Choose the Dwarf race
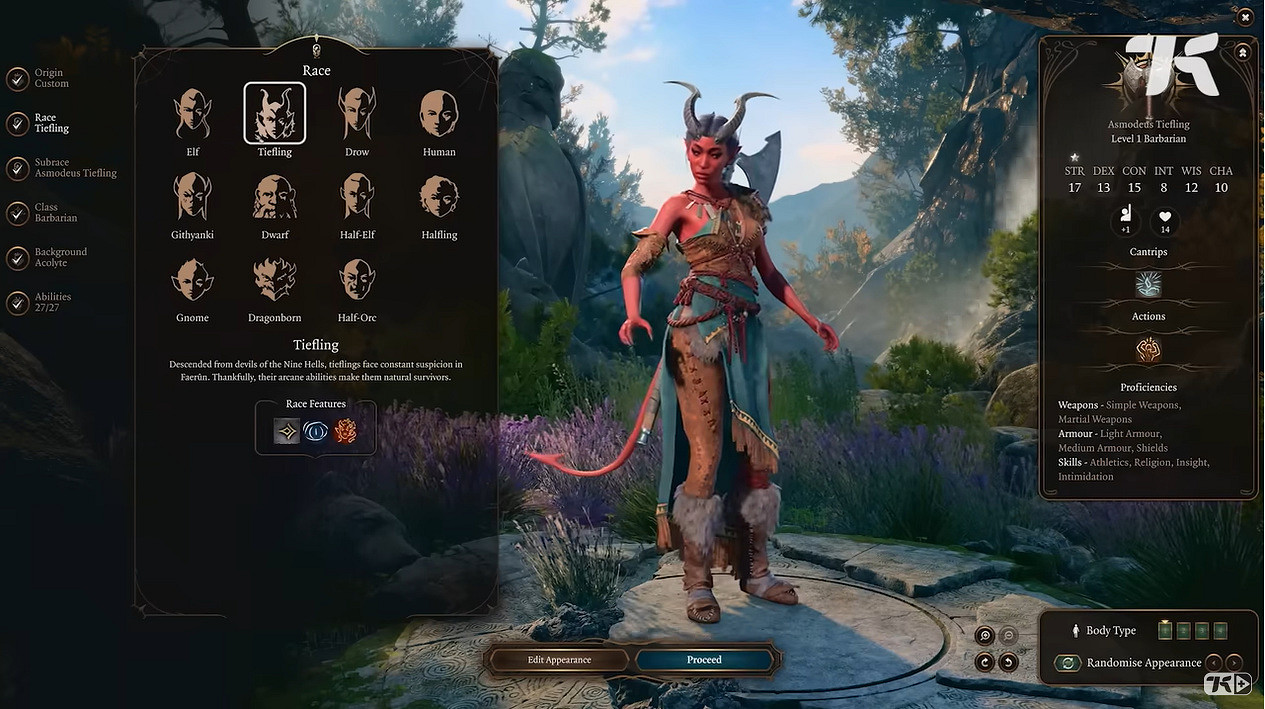Screen dimensions: 1265x709 tap(275, 196)
